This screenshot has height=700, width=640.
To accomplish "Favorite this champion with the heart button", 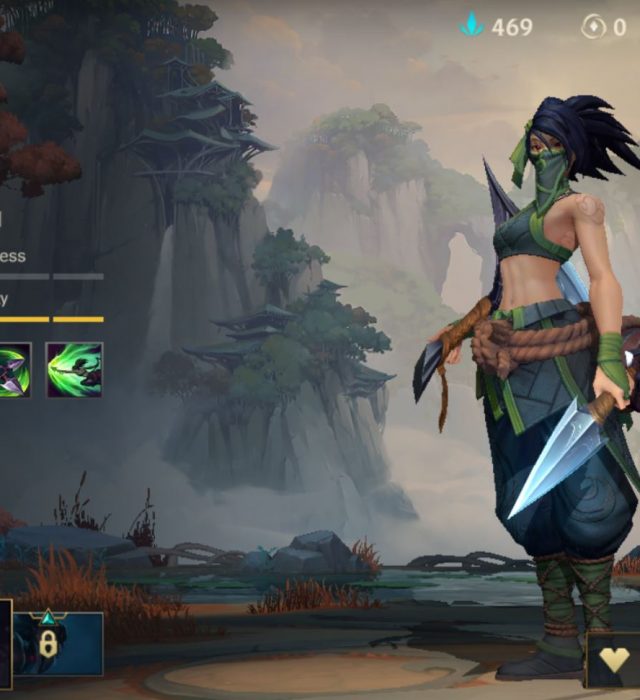I will tap(614, 662).
